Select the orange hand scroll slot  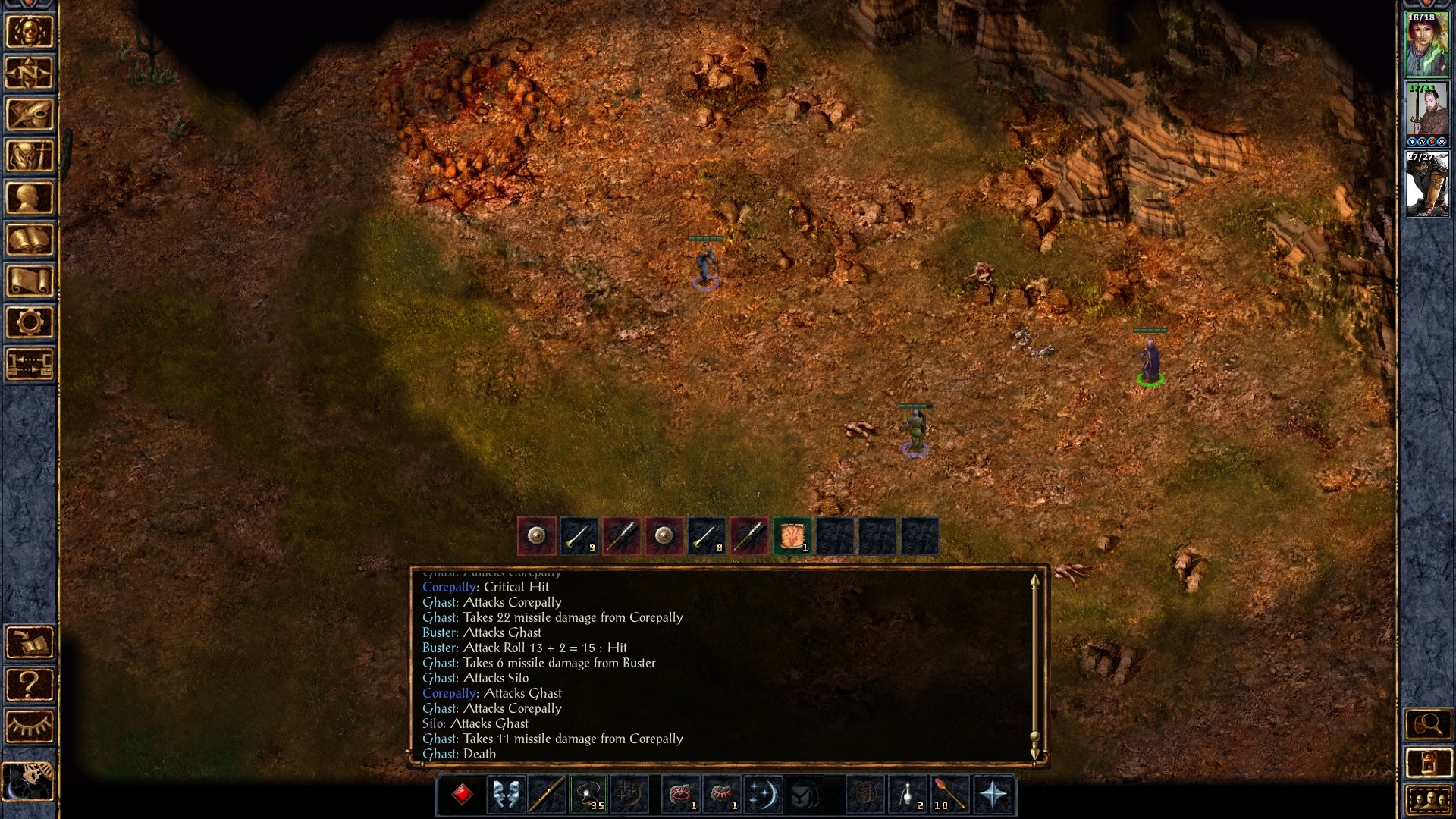[792, 537]
